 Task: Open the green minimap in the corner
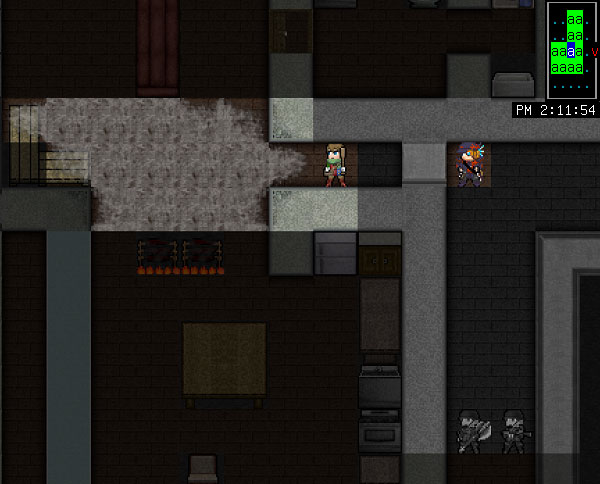click(x=572, y=50)
